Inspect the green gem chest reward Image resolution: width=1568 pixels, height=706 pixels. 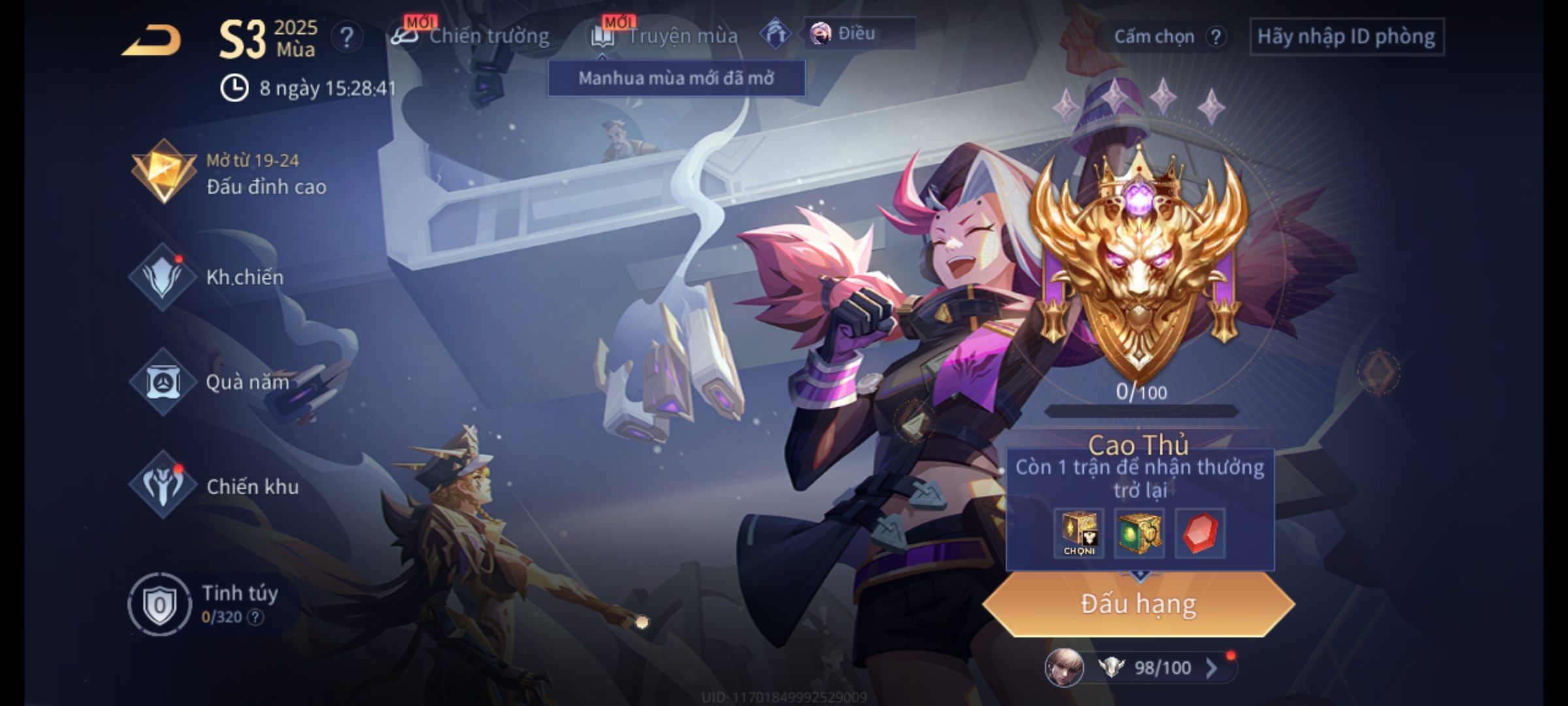click(1139, 533)
